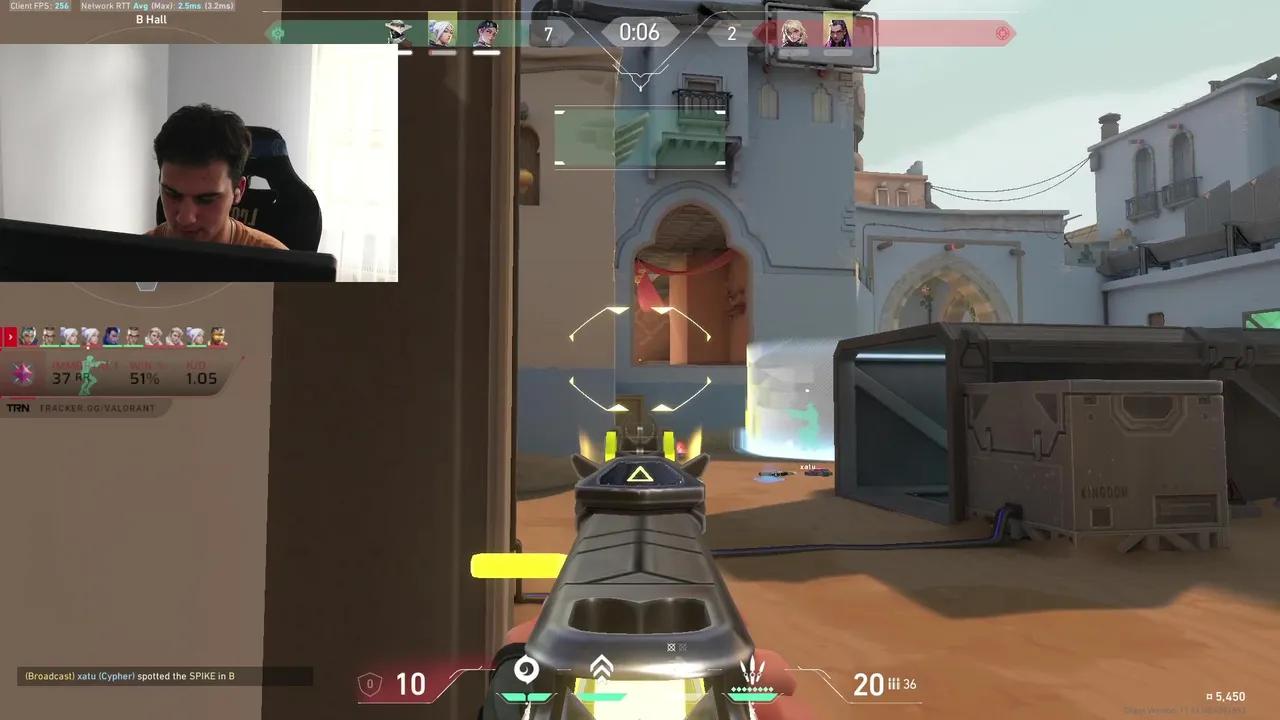This screenshot has height=720, width=1280.
Task: Click the ultimate ability knives icon
Action: click(x=755, y=670)
